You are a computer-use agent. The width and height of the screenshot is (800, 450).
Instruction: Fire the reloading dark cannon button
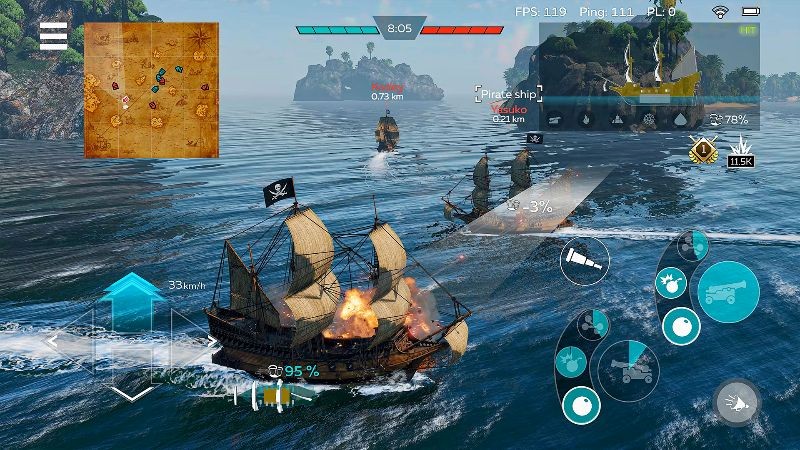[627, 368]
